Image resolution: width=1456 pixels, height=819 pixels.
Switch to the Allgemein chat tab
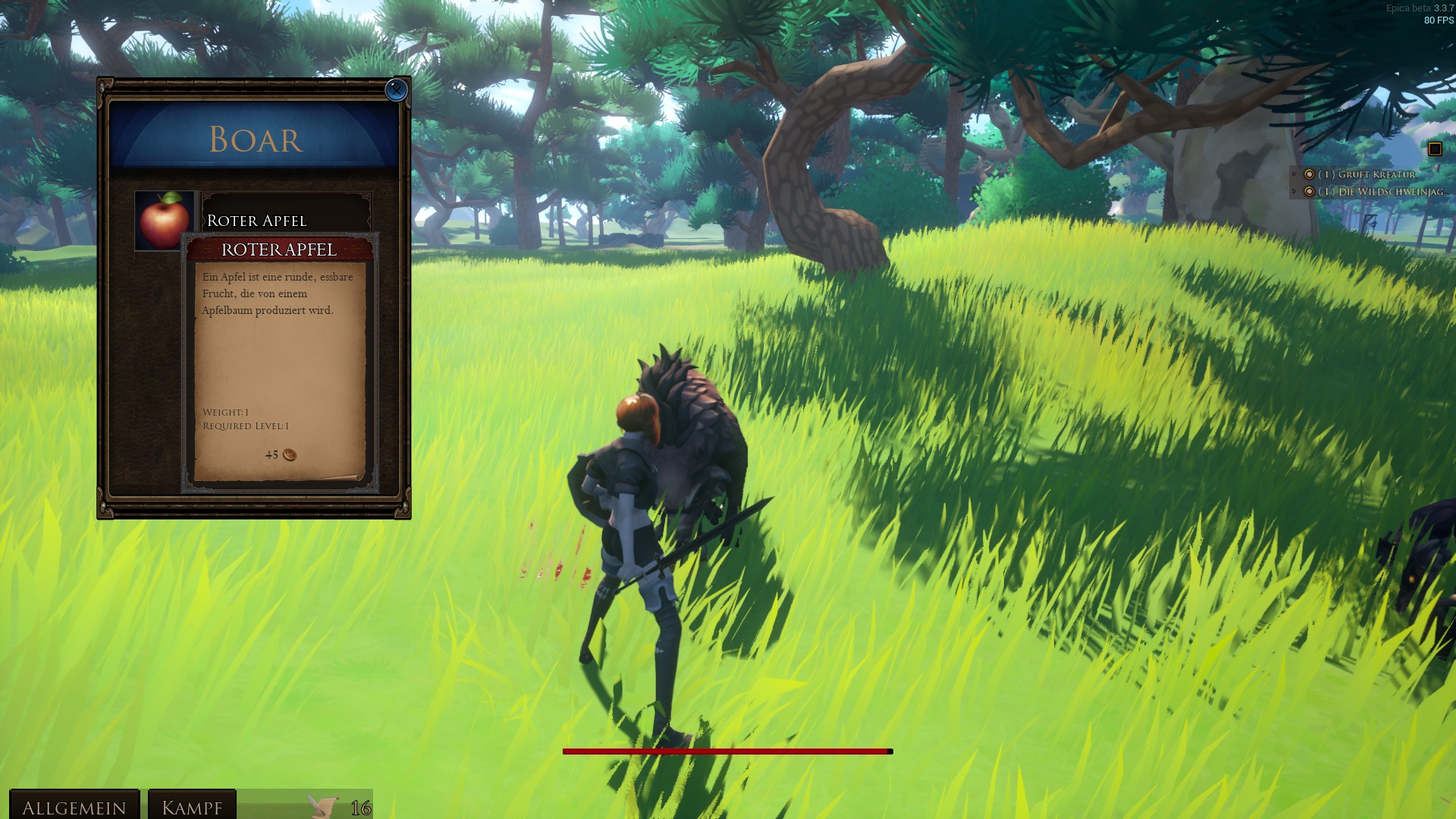(74, 807)
